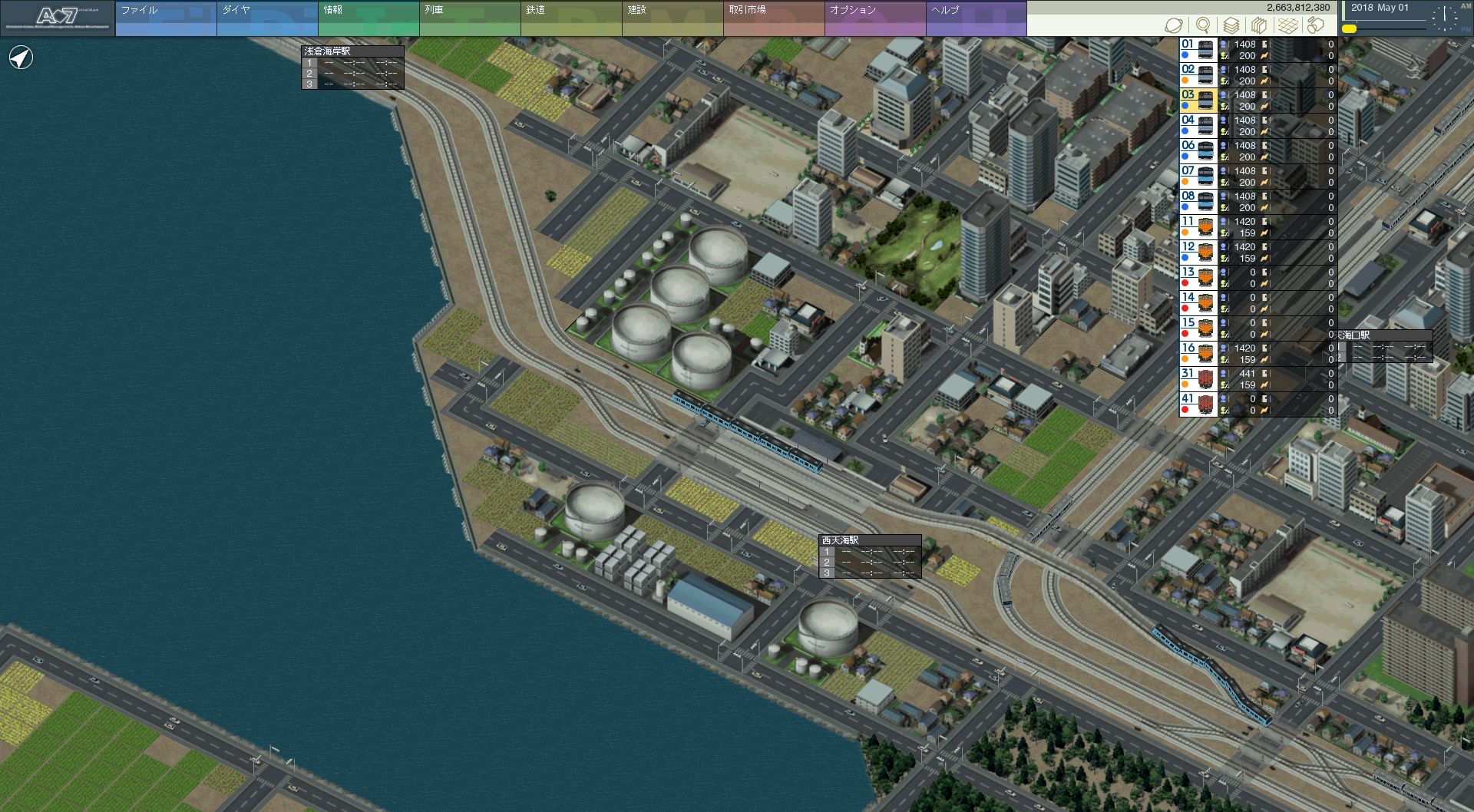Screen dimensions: 1474x812
Task: Open the ファイル (File) menu
Action: [165, 18]
